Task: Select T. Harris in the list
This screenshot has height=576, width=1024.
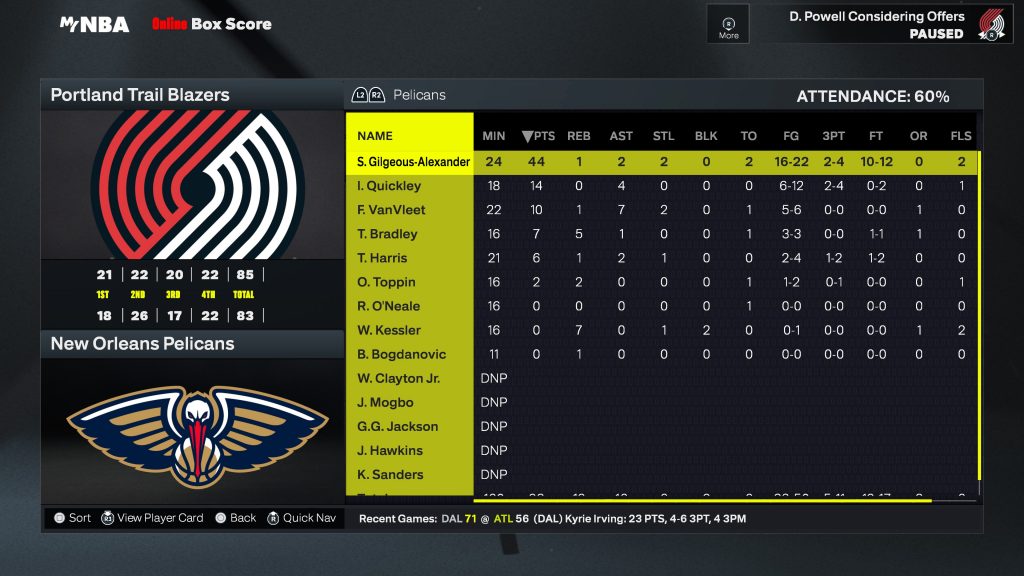Action: coord(382,258)
